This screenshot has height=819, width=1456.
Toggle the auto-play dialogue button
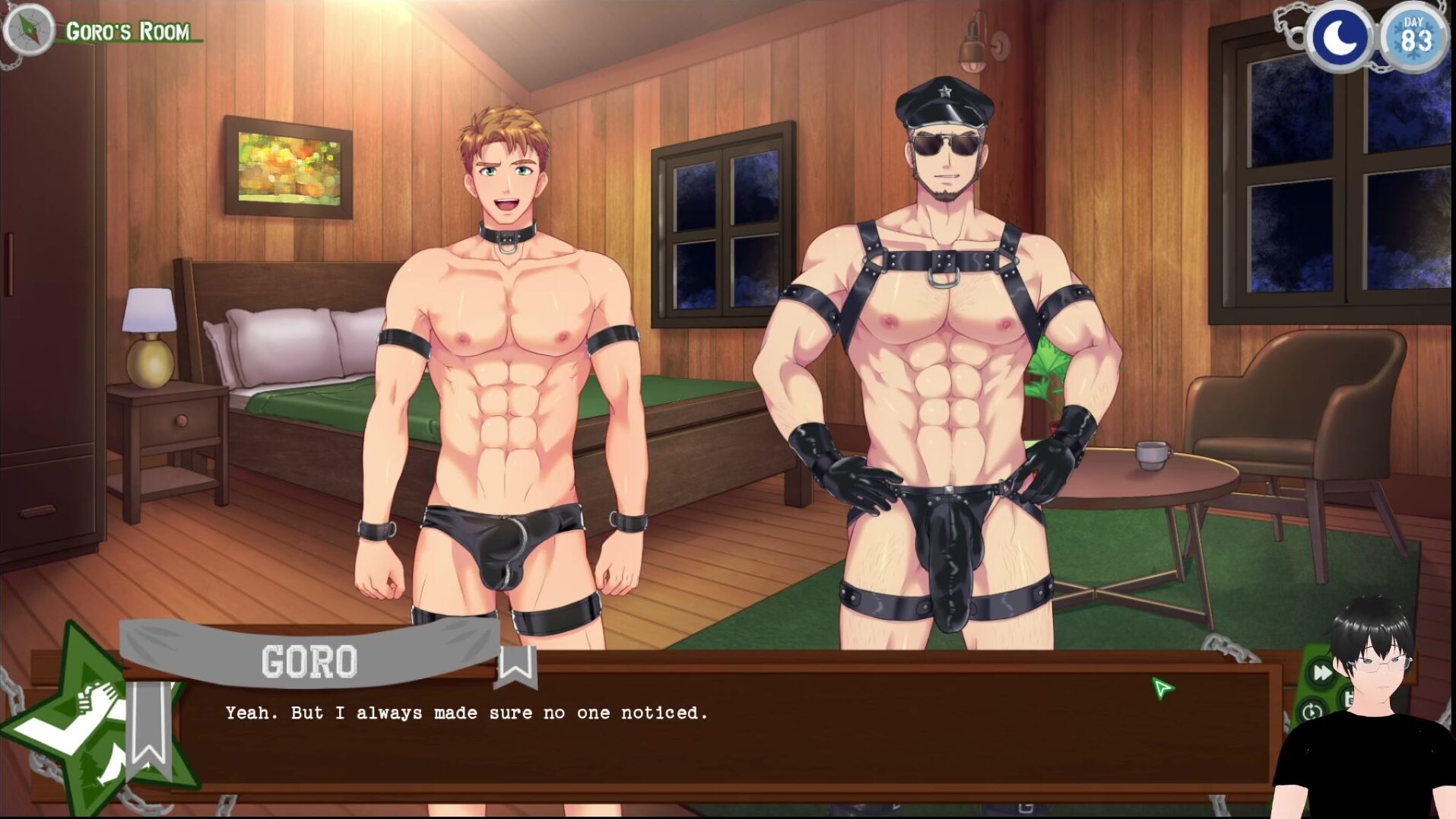pyautogui.click(x=1312, y=713)
